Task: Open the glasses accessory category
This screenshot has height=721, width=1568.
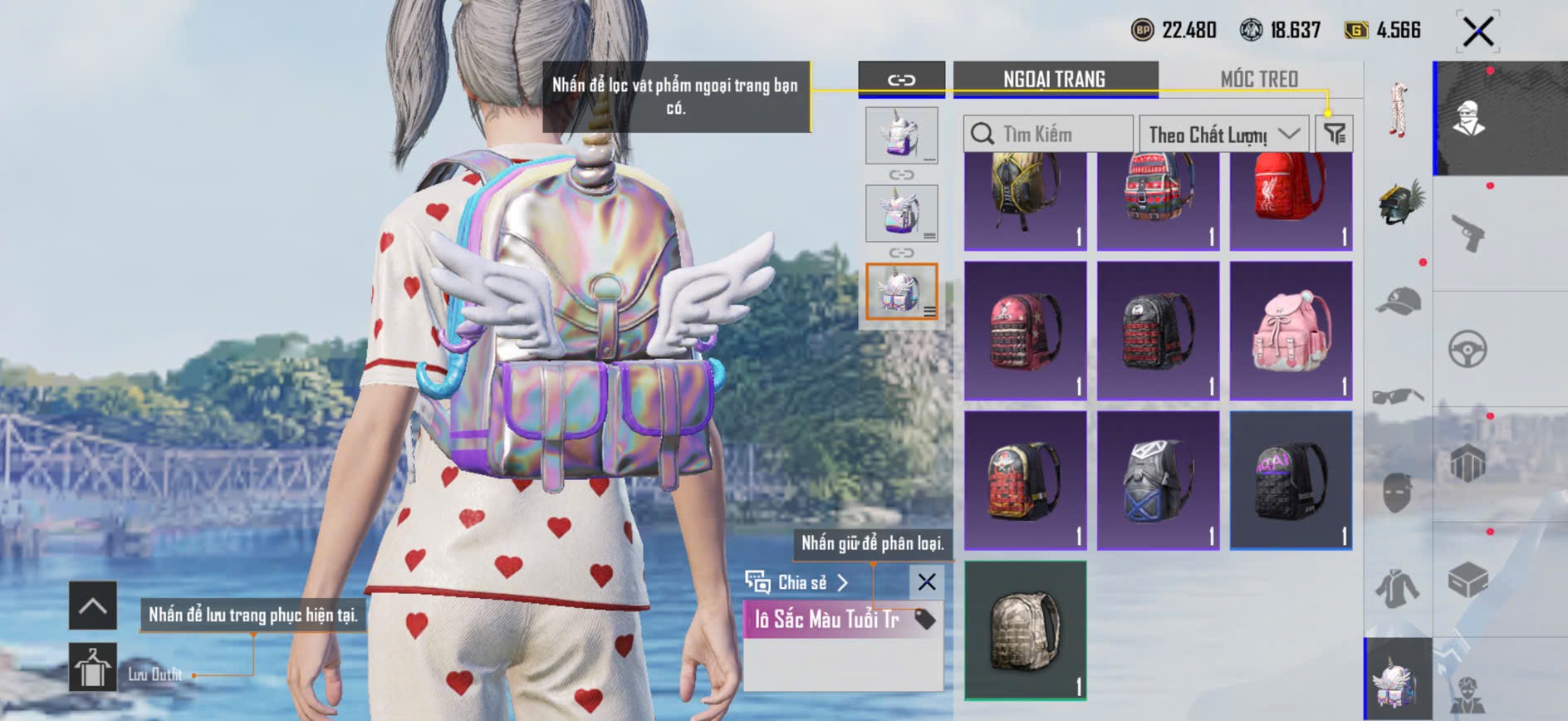Action: [x=1399, y=395]
